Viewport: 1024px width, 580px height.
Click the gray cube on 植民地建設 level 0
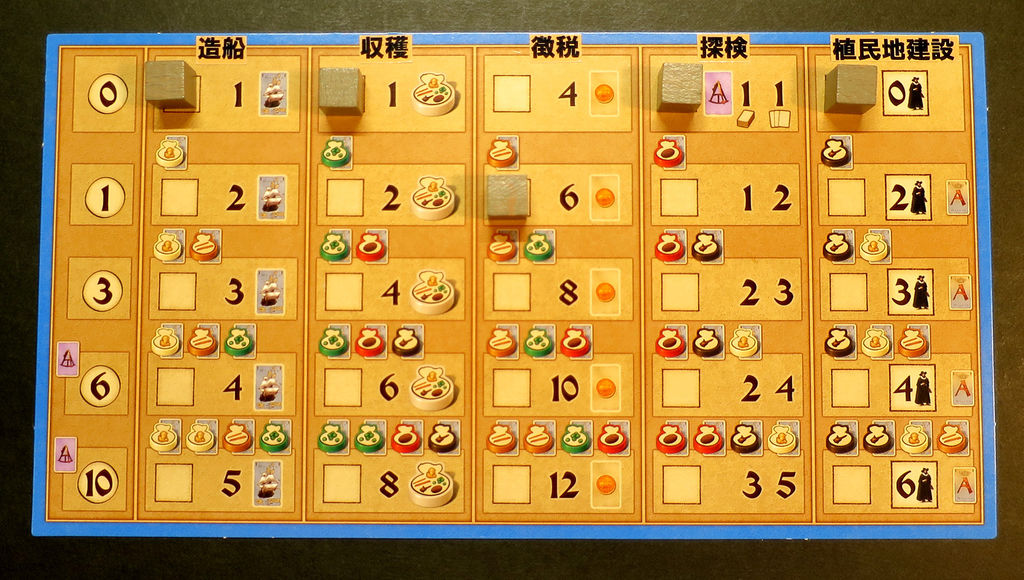[850, 89]
